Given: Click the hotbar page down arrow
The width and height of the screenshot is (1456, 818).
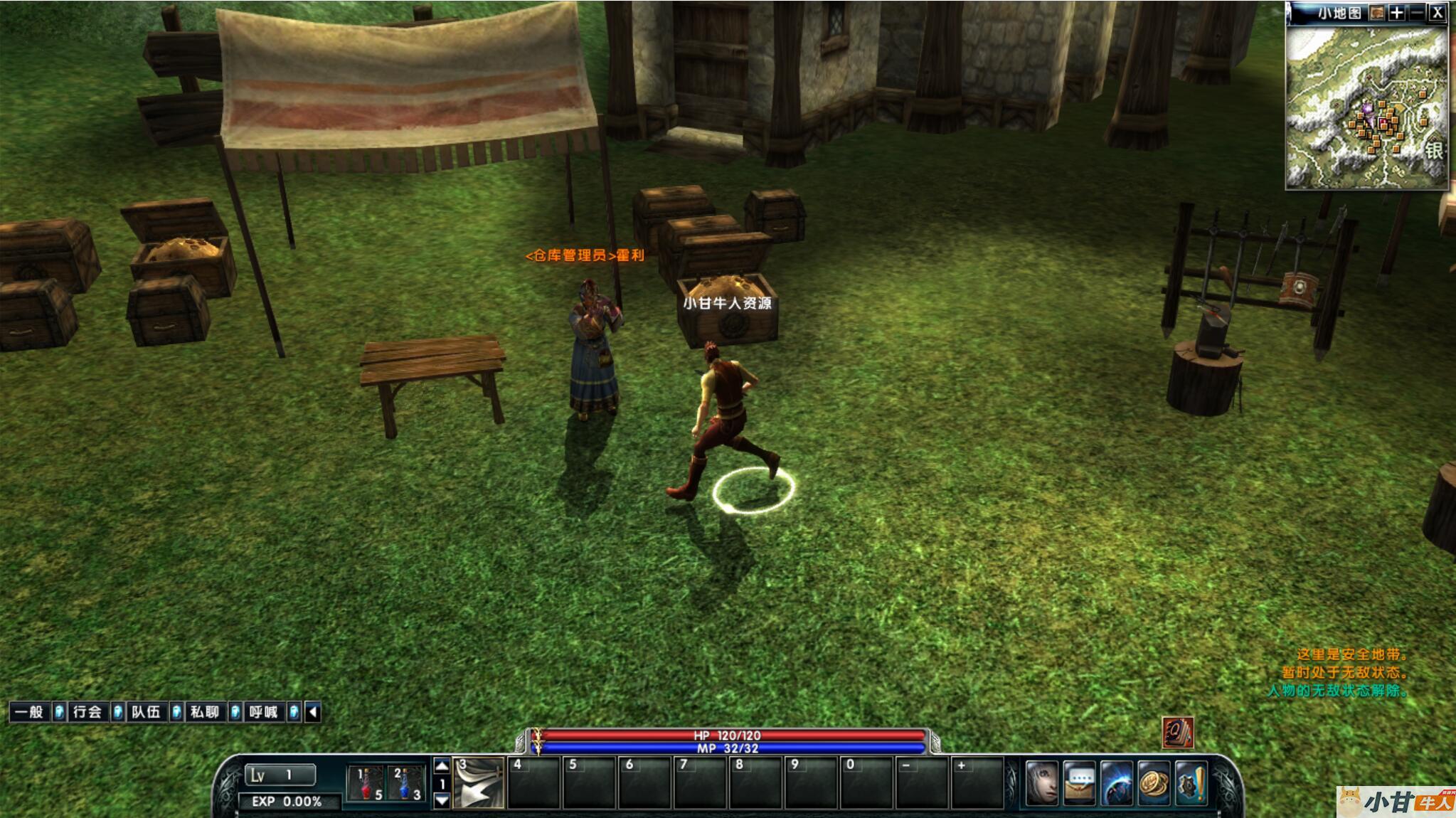Looking at the screenshot, I should tap(442, 800).
